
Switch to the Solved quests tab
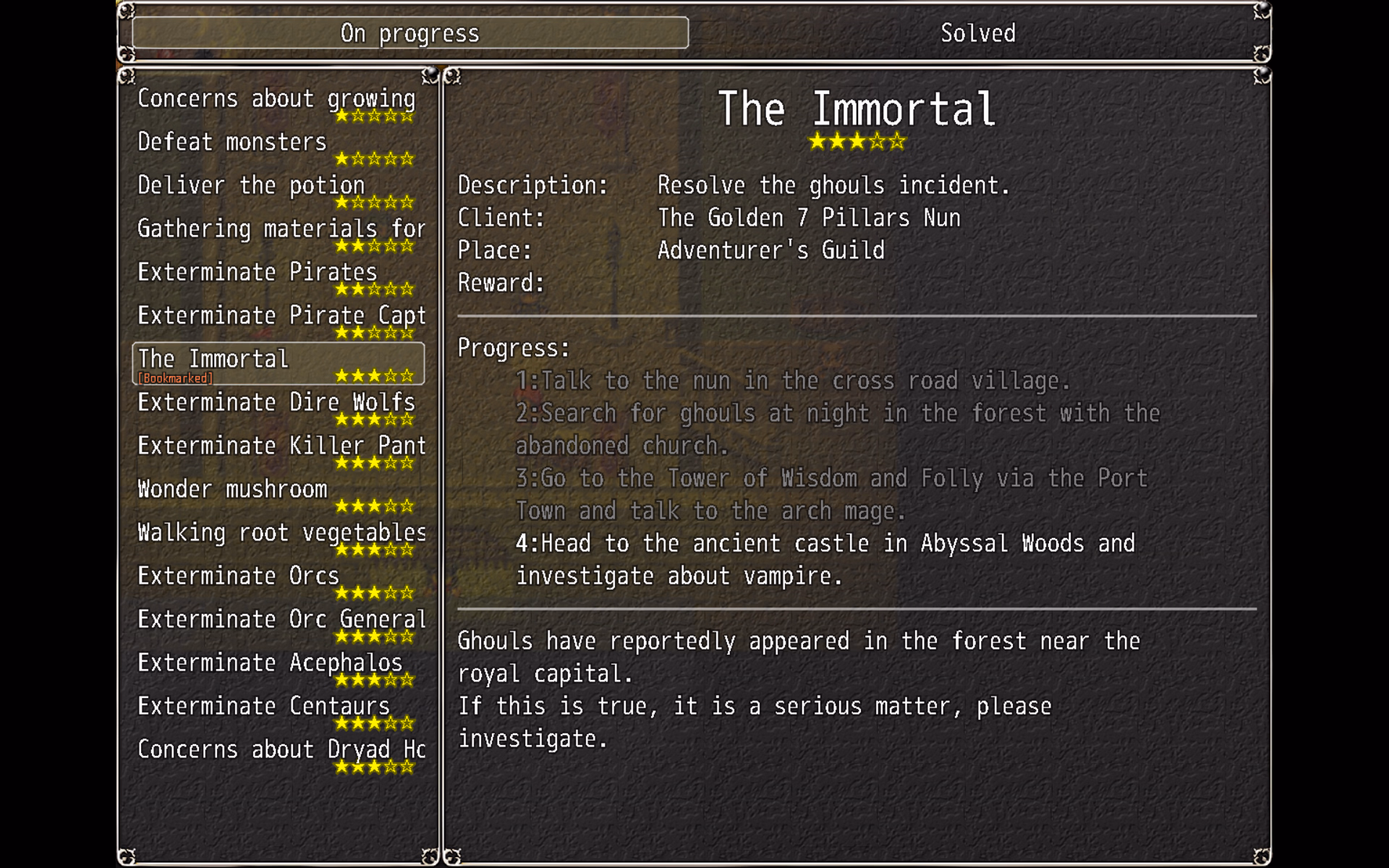pos(977,33)
